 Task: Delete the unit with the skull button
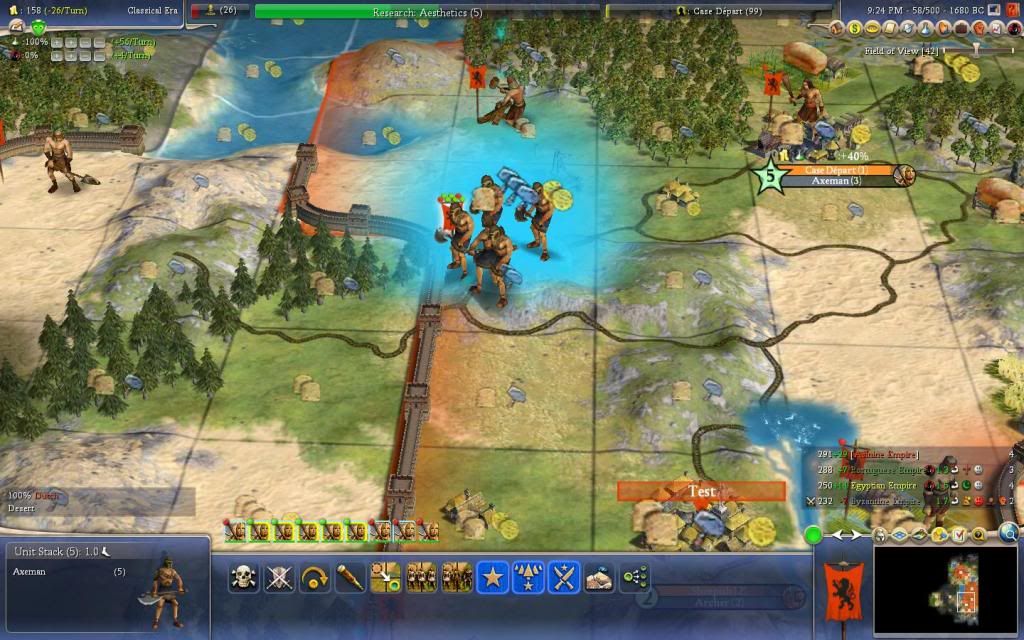(x=242, y=577)
